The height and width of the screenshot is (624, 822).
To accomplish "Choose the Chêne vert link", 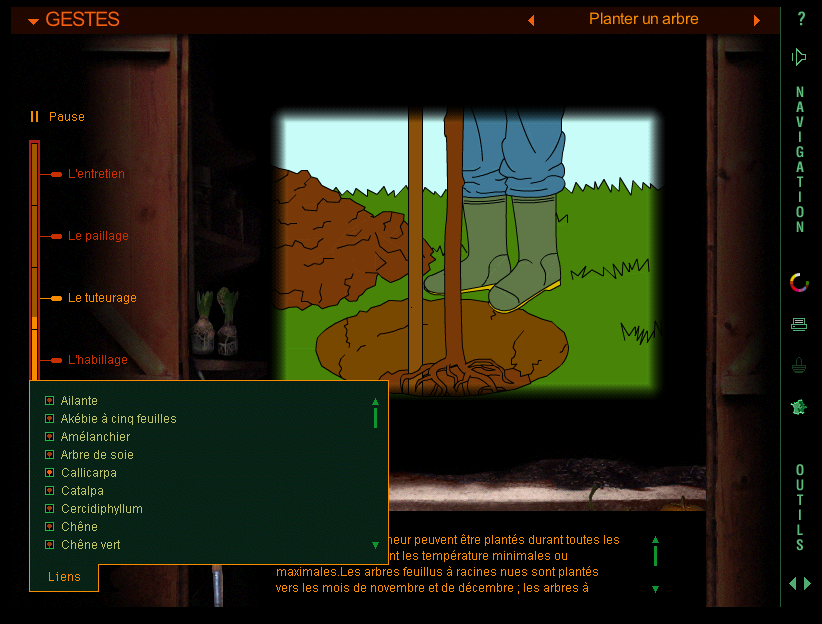I will point(90,545).
